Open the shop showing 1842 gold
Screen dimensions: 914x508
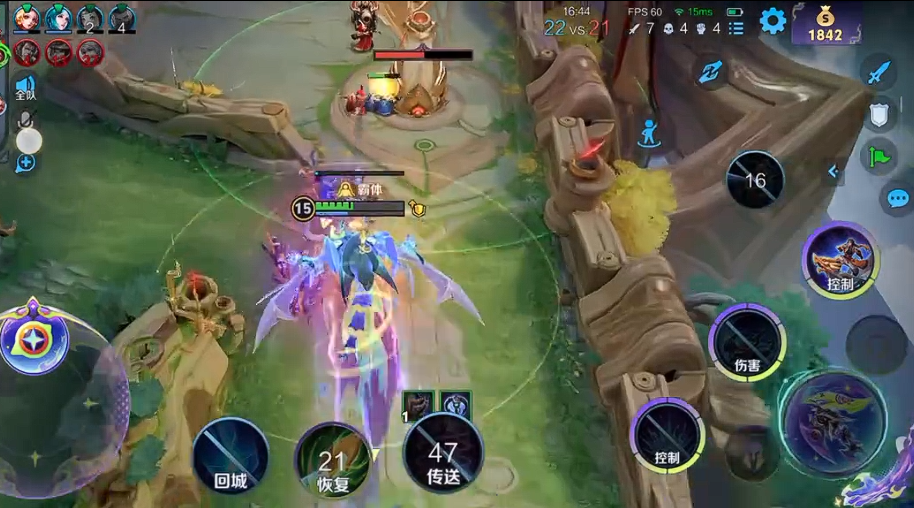(826, 23)
